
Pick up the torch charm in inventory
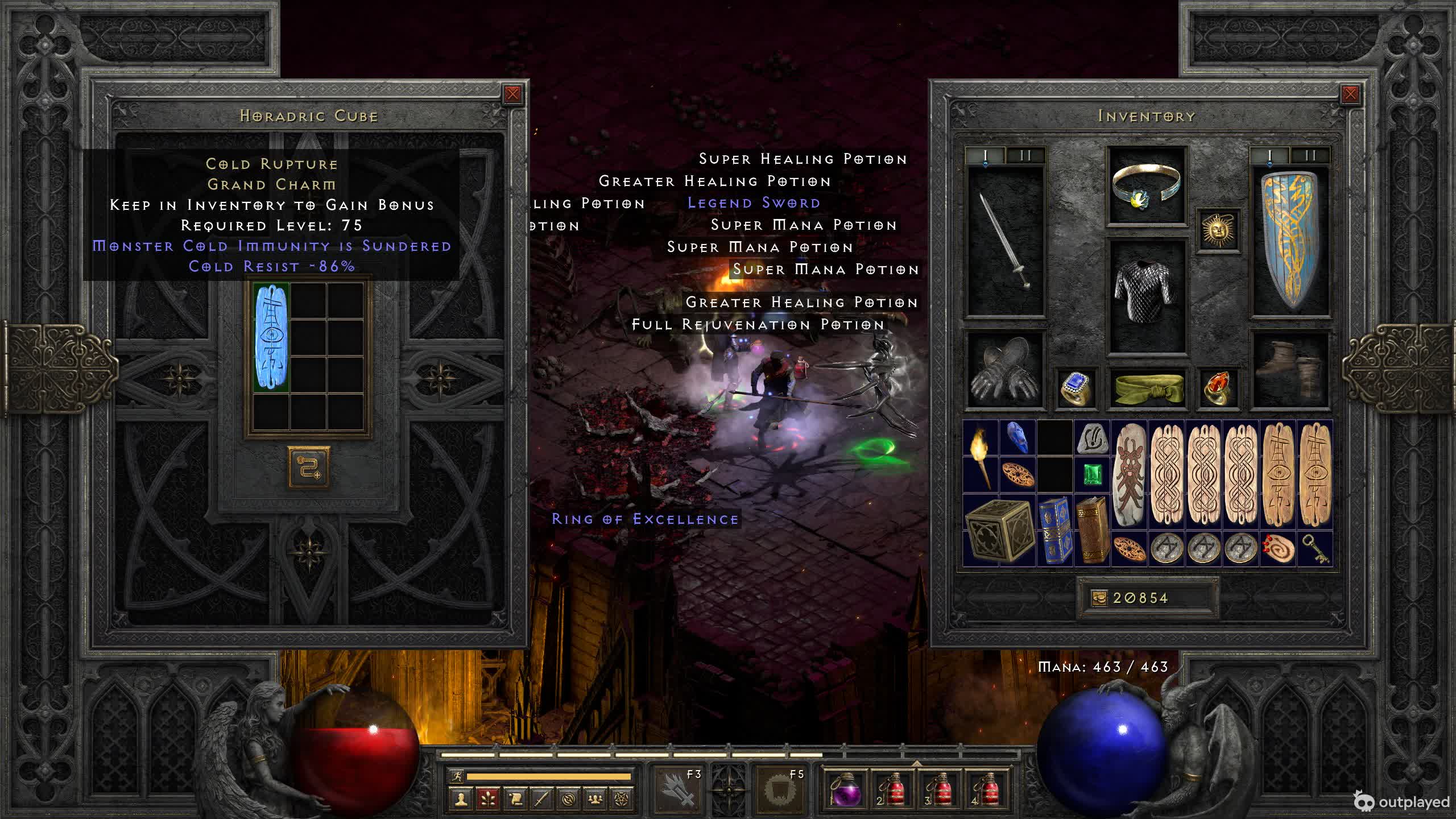click(981, 457)
